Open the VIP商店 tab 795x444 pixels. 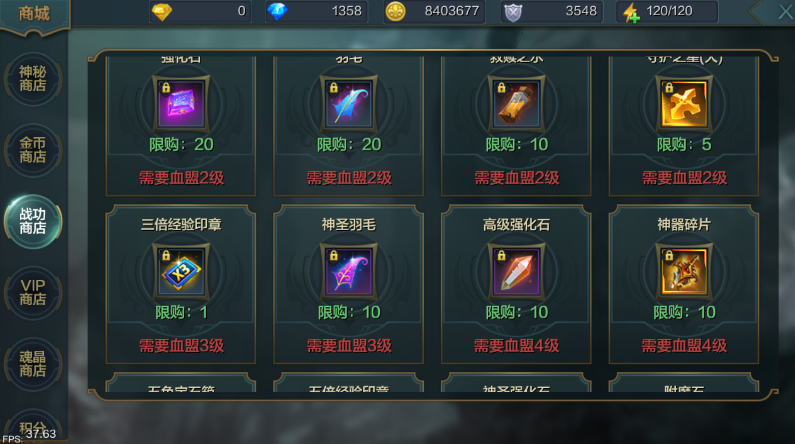tap(33, 292)
